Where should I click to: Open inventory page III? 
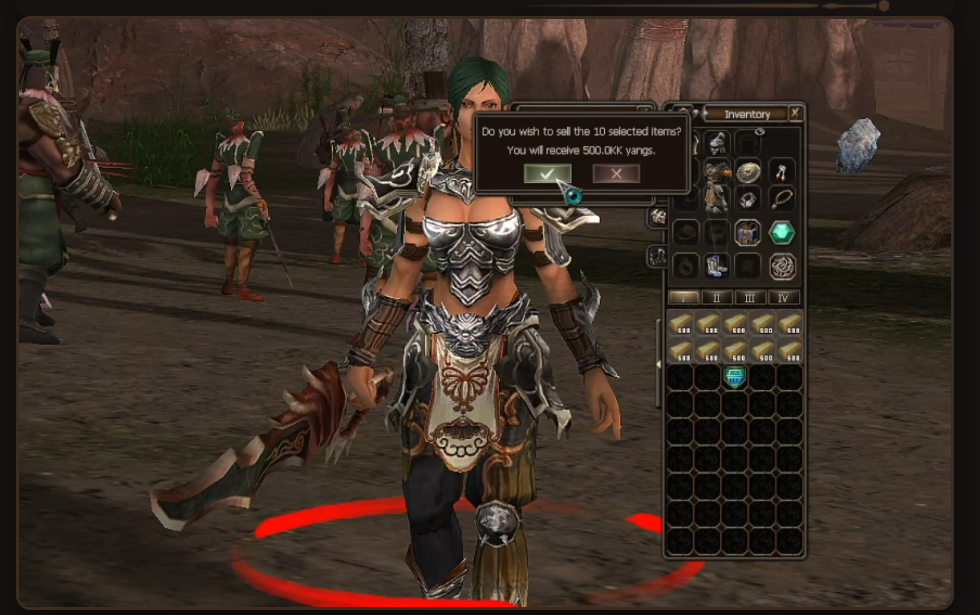[x=750, y=297]
